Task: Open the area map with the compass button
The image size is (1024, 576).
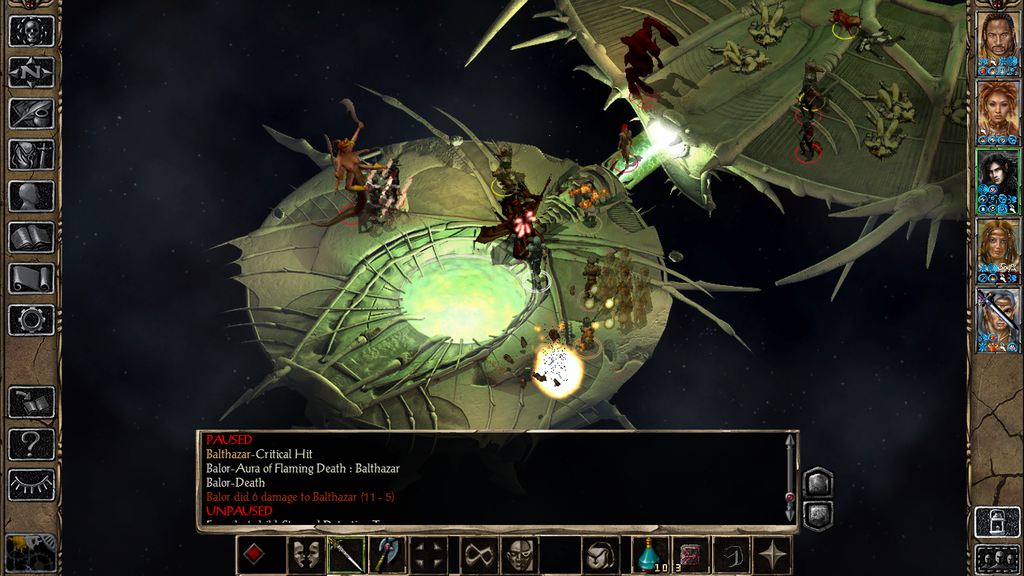Action: pos(31,71)
